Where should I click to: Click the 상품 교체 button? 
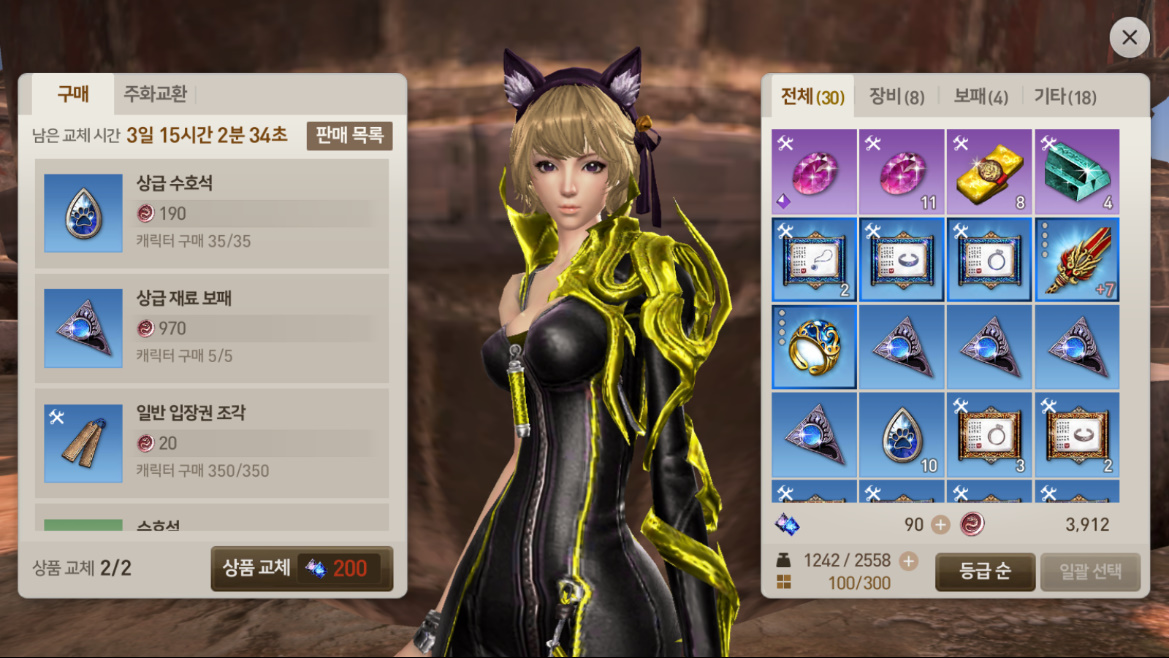click(x=301, y=569)
